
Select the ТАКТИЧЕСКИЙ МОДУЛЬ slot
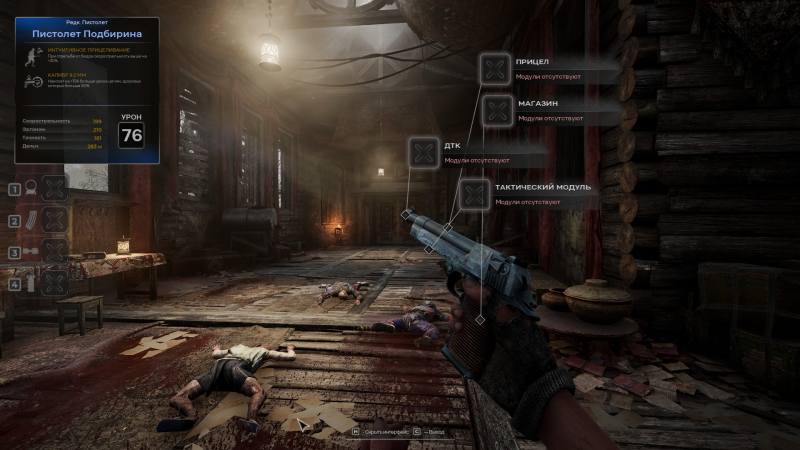coord(475,194)
